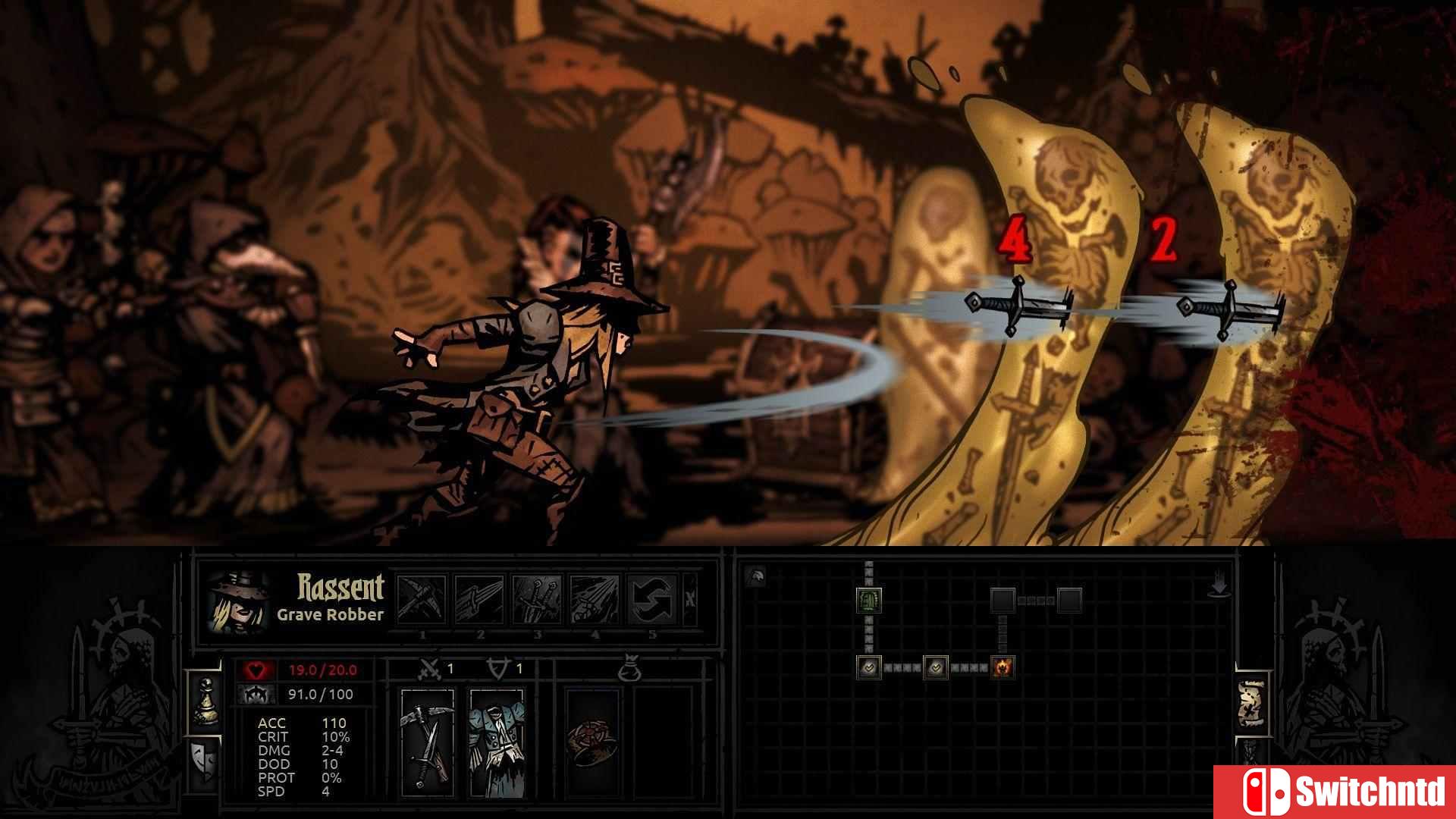Toggle skill slot 4 on Rassent's skill bar
The height and width of the screenshot is (819, 1456).
tap(595, 598)
